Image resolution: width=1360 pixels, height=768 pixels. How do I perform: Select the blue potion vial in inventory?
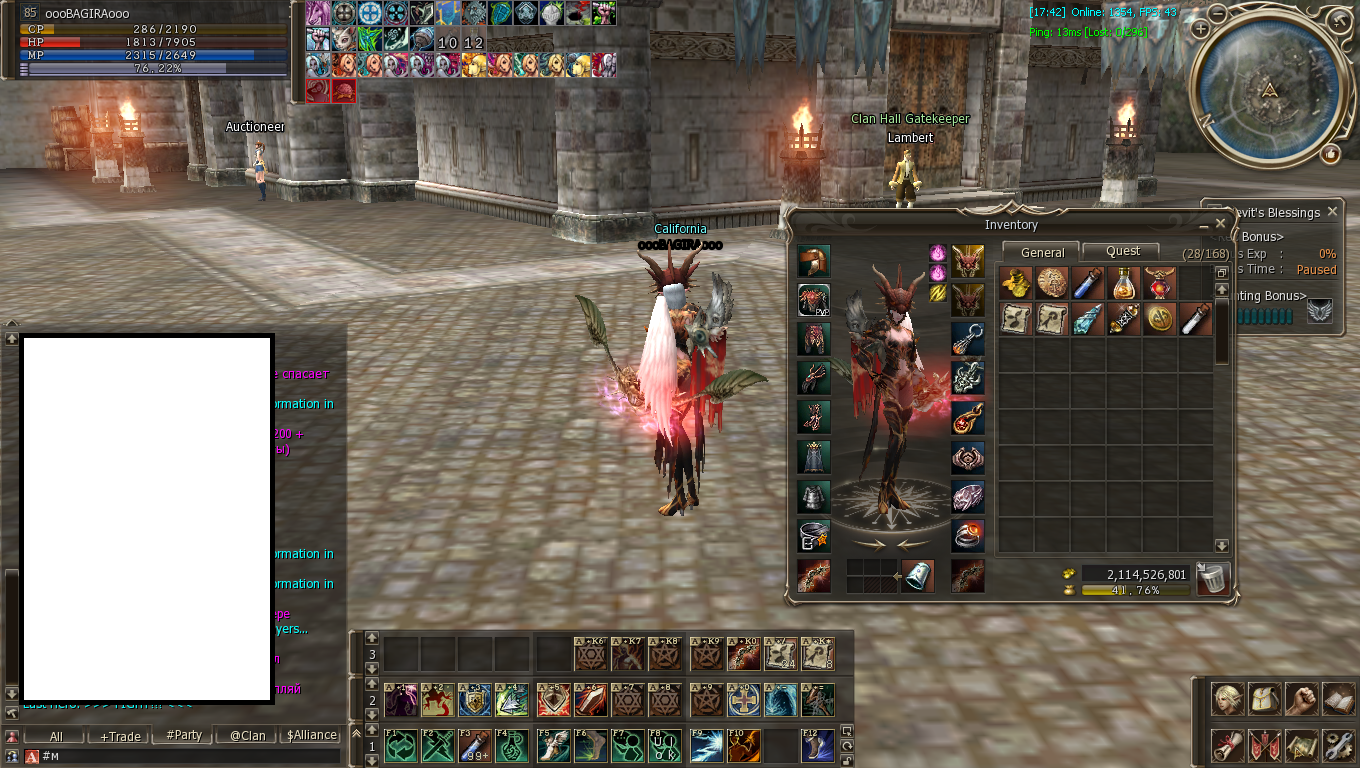1087,283
